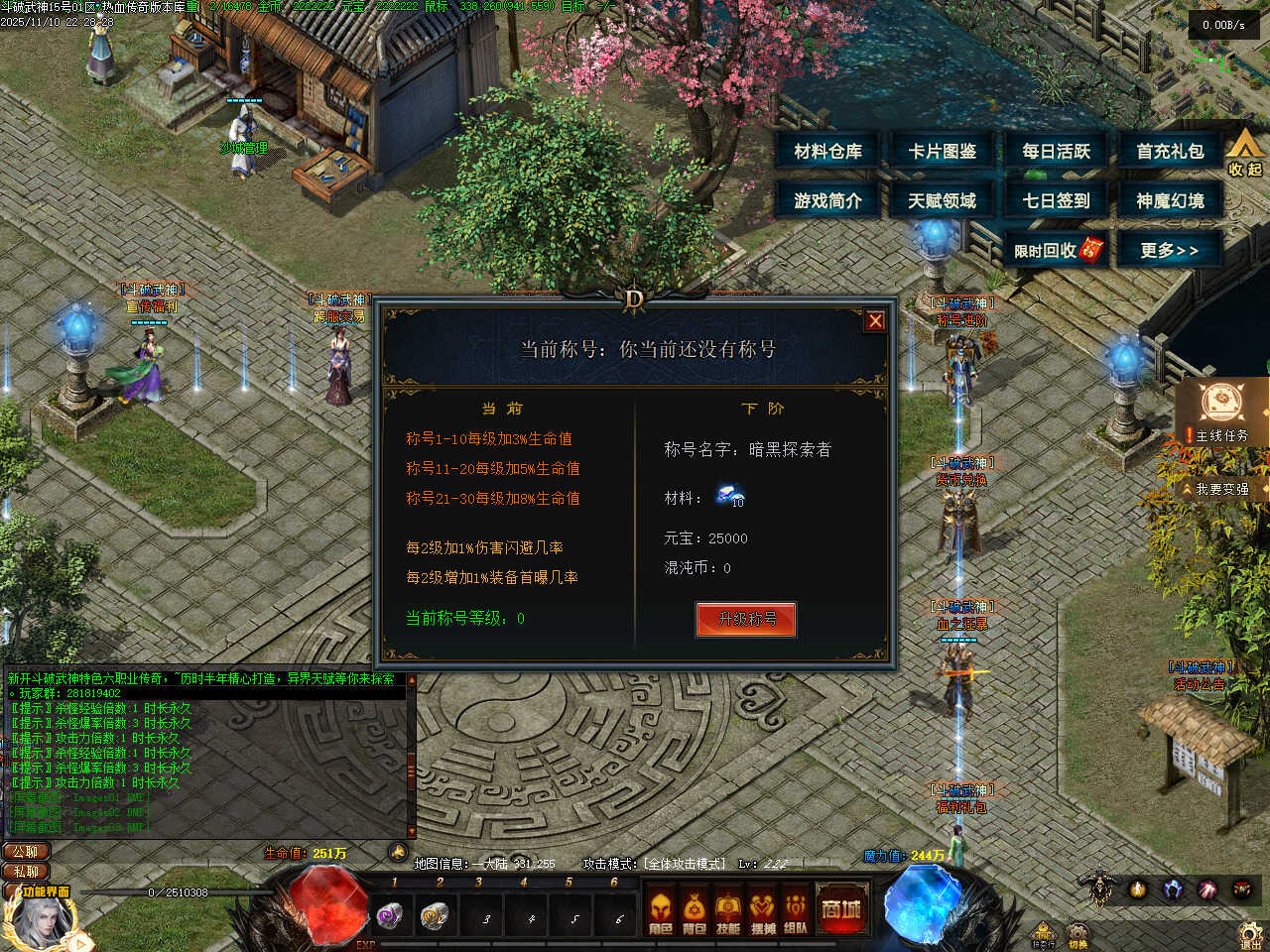Image resolution: width=1270 pixels, height=952 pixels.
Task: Open the 限时回收 limited-time recycle
Action: 1056,250
